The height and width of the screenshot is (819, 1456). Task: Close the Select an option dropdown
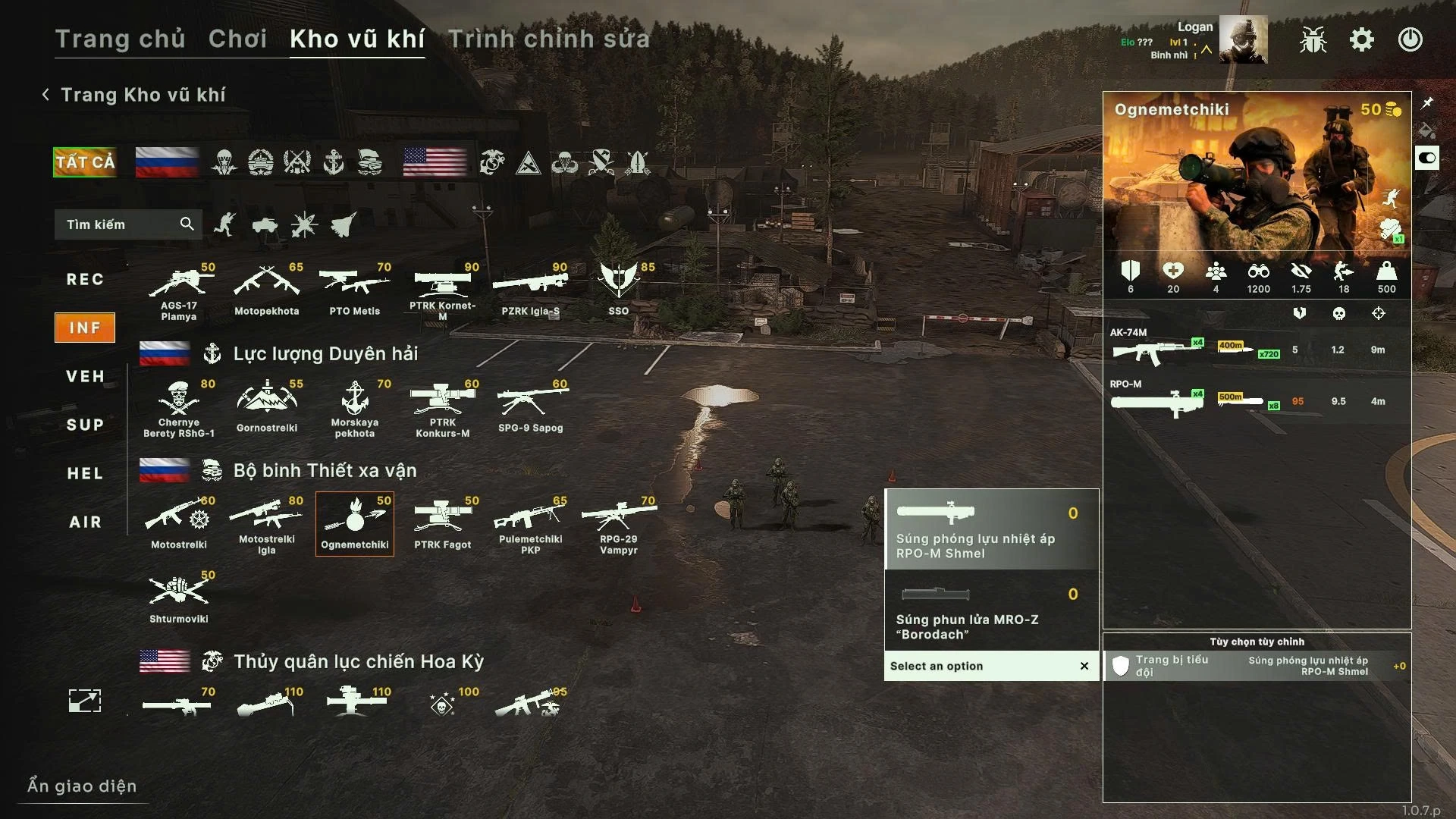(1084, 666)
